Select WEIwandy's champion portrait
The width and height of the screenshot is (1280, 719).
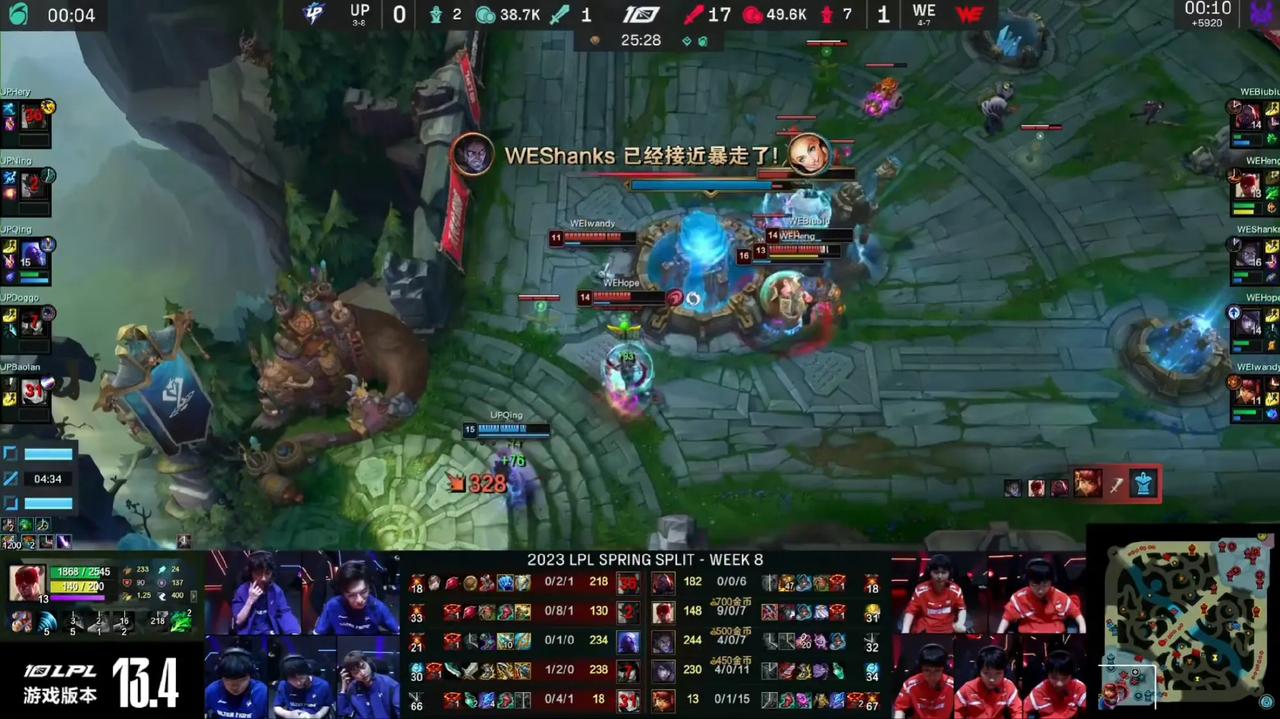(x=1248, y=392)
